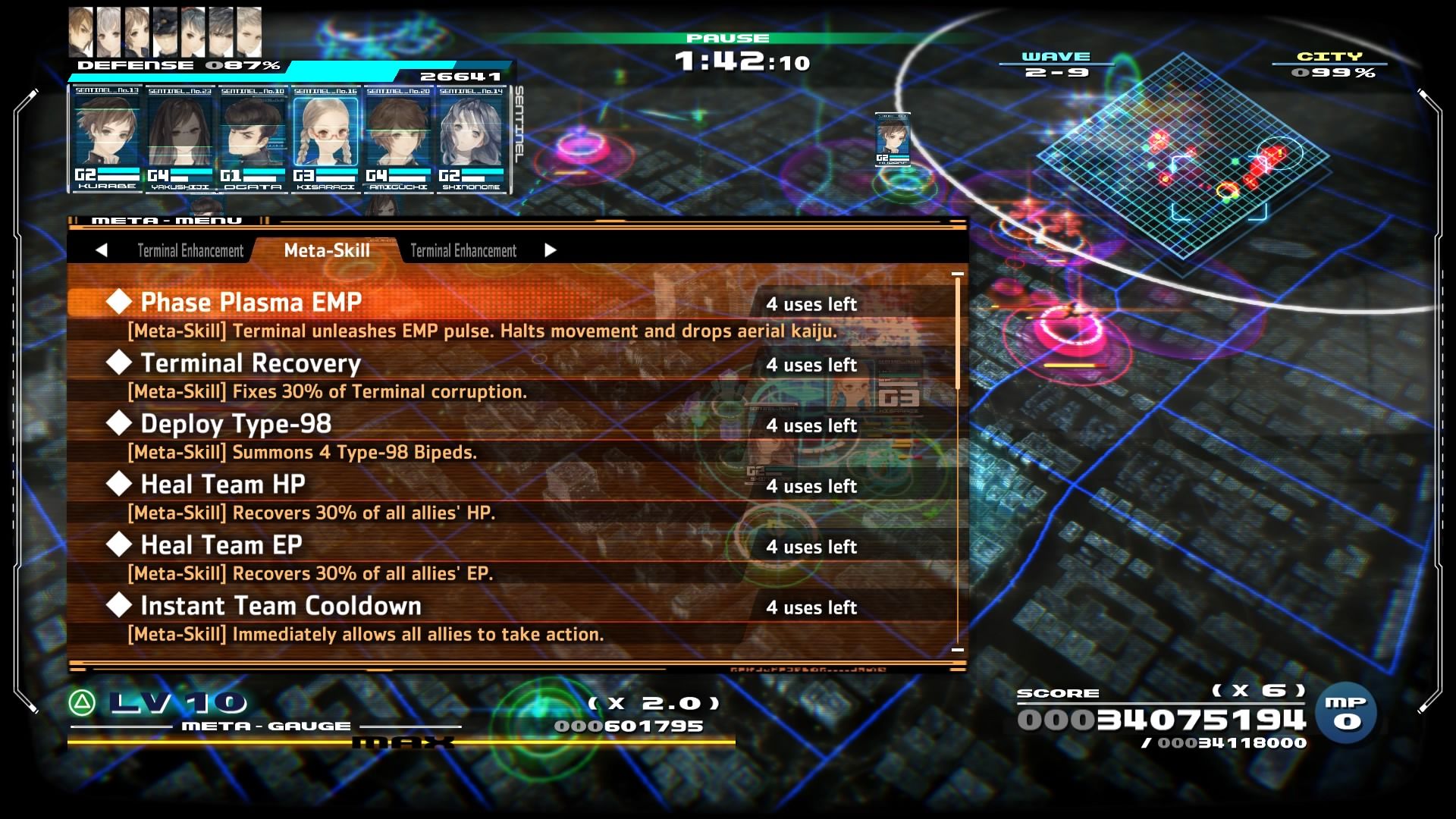Toggle the diamond marker beside Deploy Type-98
The image size is (1456, 819).
click(118, 423)
